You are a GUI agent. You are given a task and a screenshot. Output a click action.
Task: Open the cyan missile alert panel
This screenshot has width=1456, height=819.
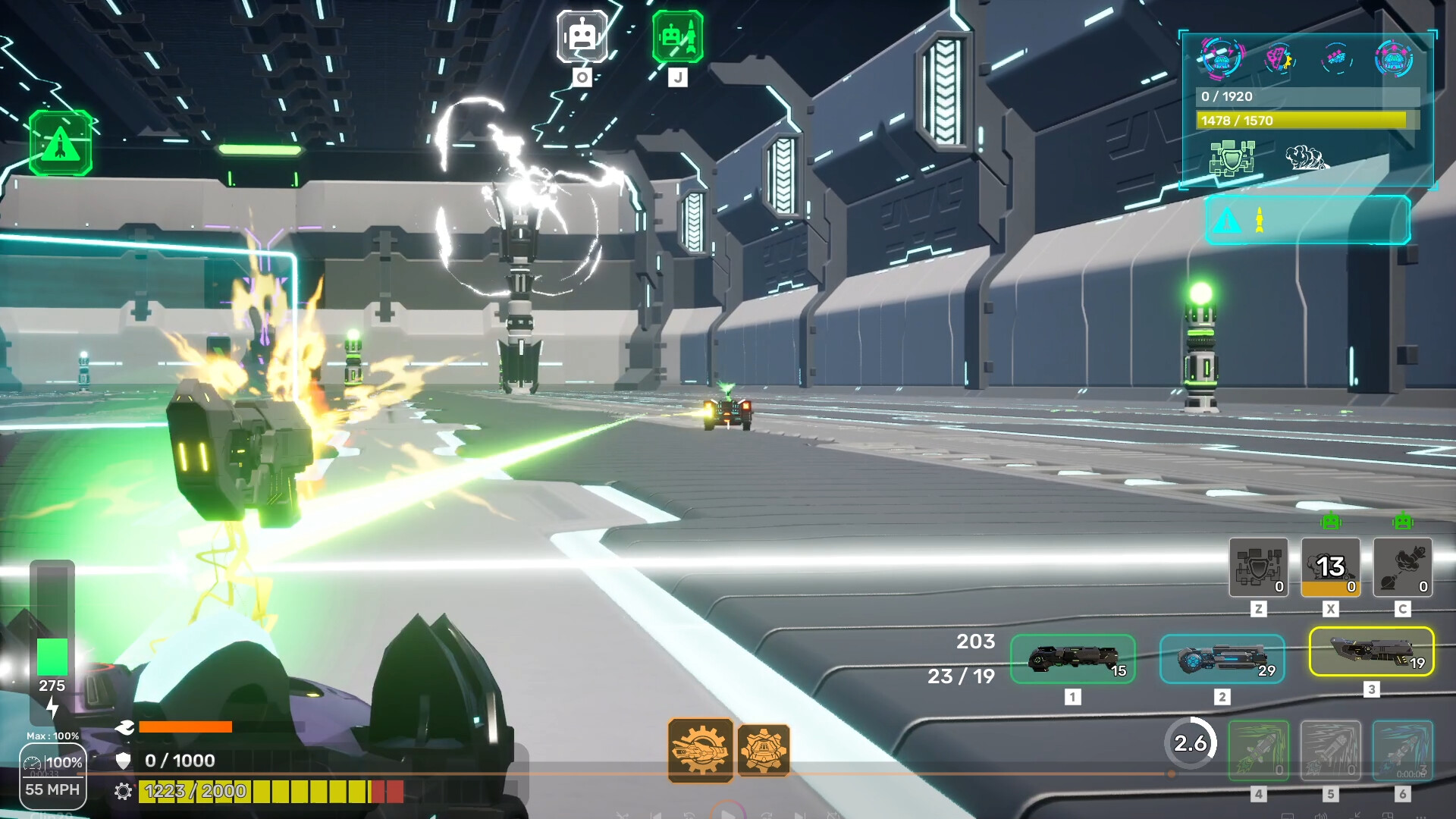click(1307, 220)
